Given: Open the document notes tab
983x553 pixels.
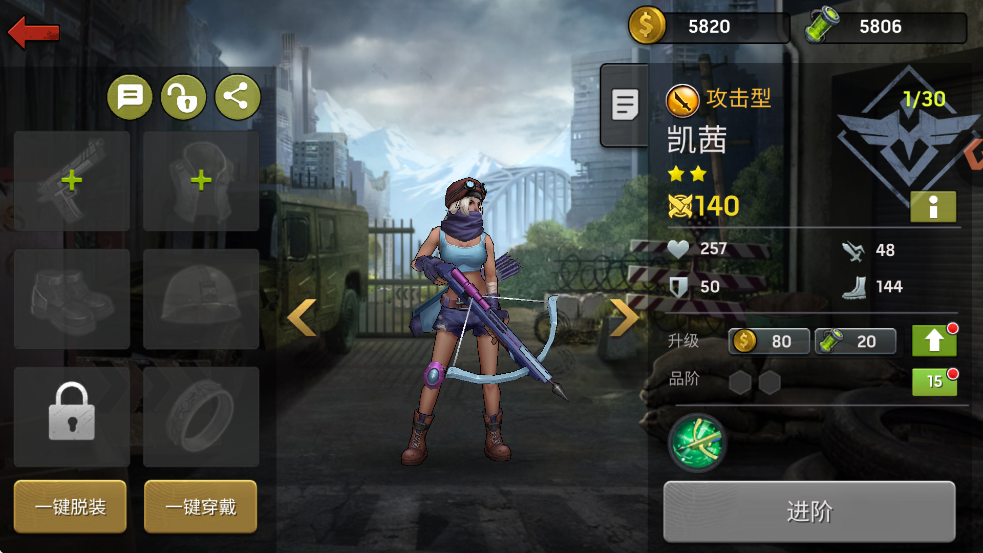Looking at the screenshot, I should pos(625,104).
